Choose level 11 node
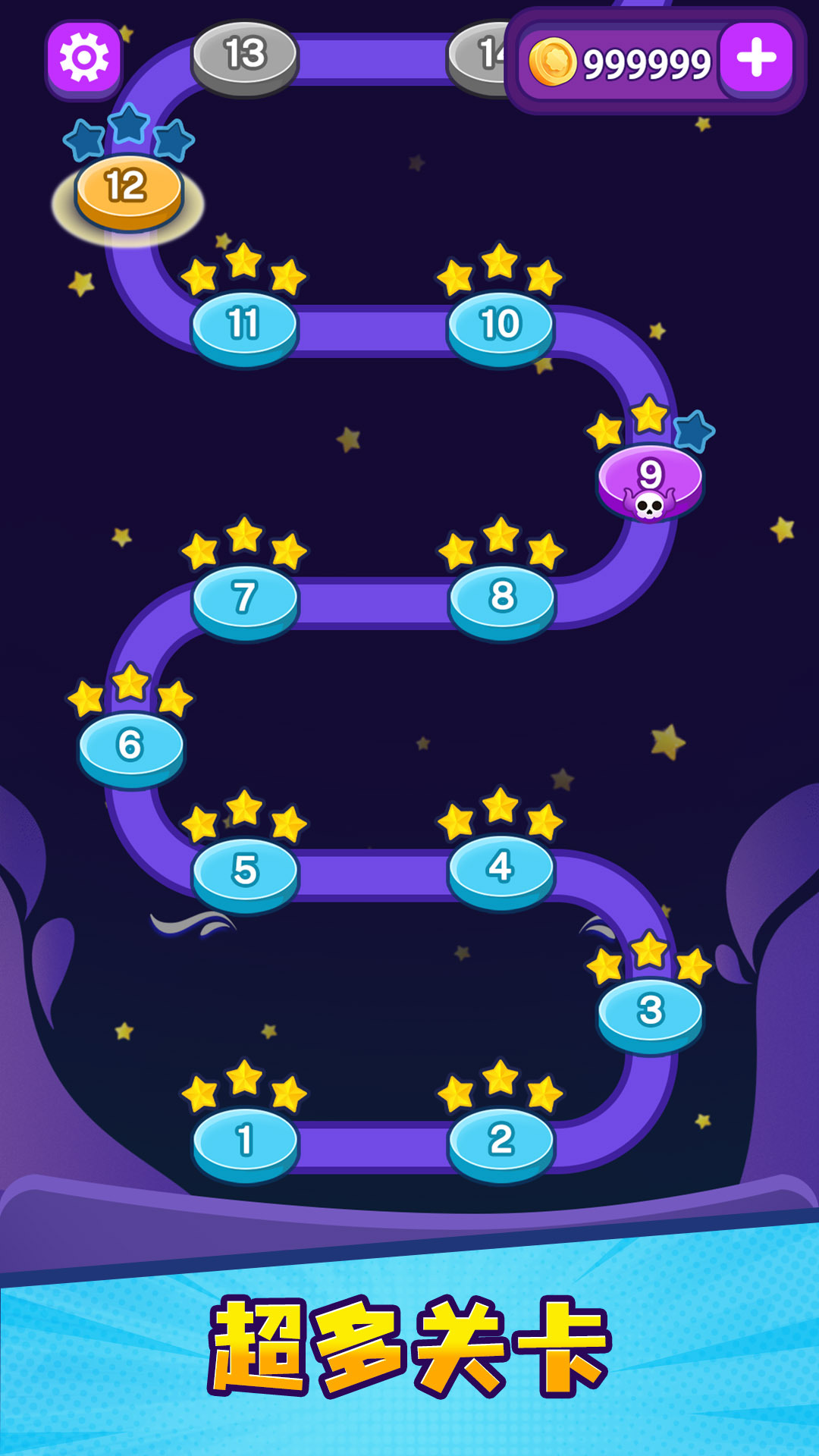The image size is (819, 1456). pos(244,326)
